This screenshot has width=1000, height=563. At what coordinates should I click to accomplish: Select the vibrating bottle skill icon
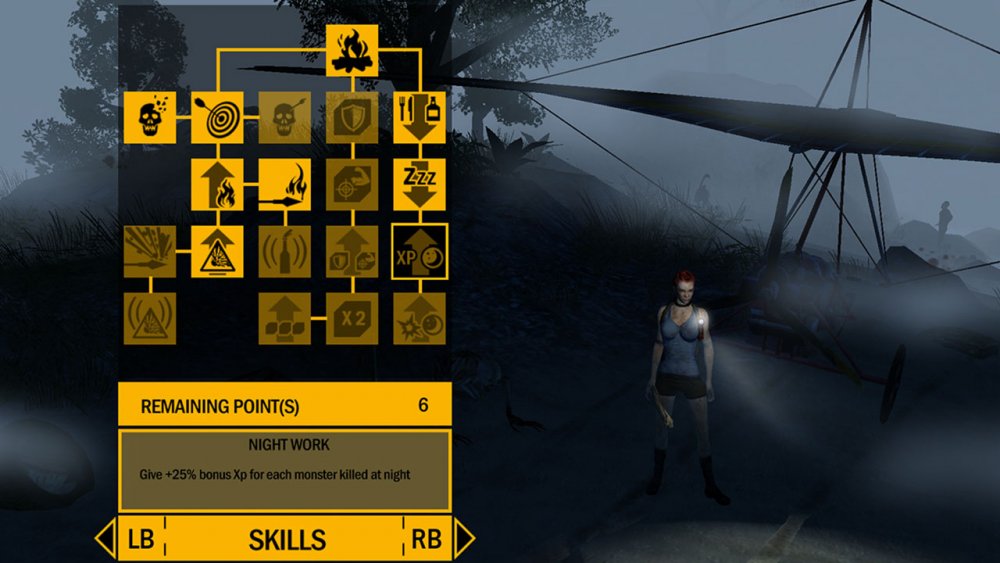coord(285,251)
